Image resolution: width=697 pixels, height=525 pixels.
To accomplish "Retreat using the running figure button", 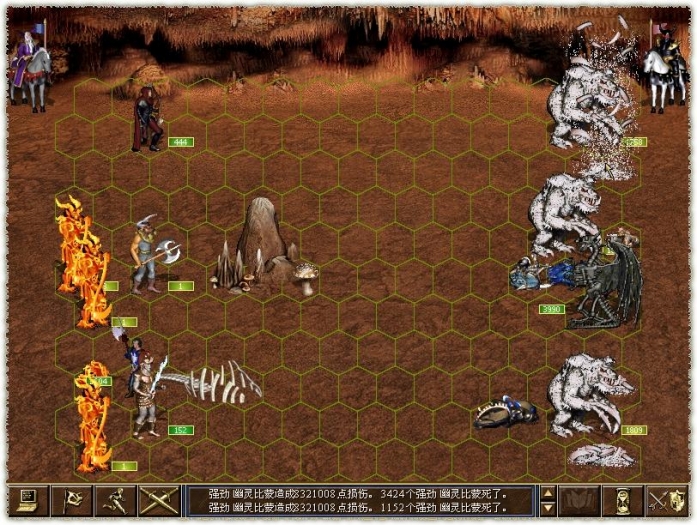I will coord(116,500).
